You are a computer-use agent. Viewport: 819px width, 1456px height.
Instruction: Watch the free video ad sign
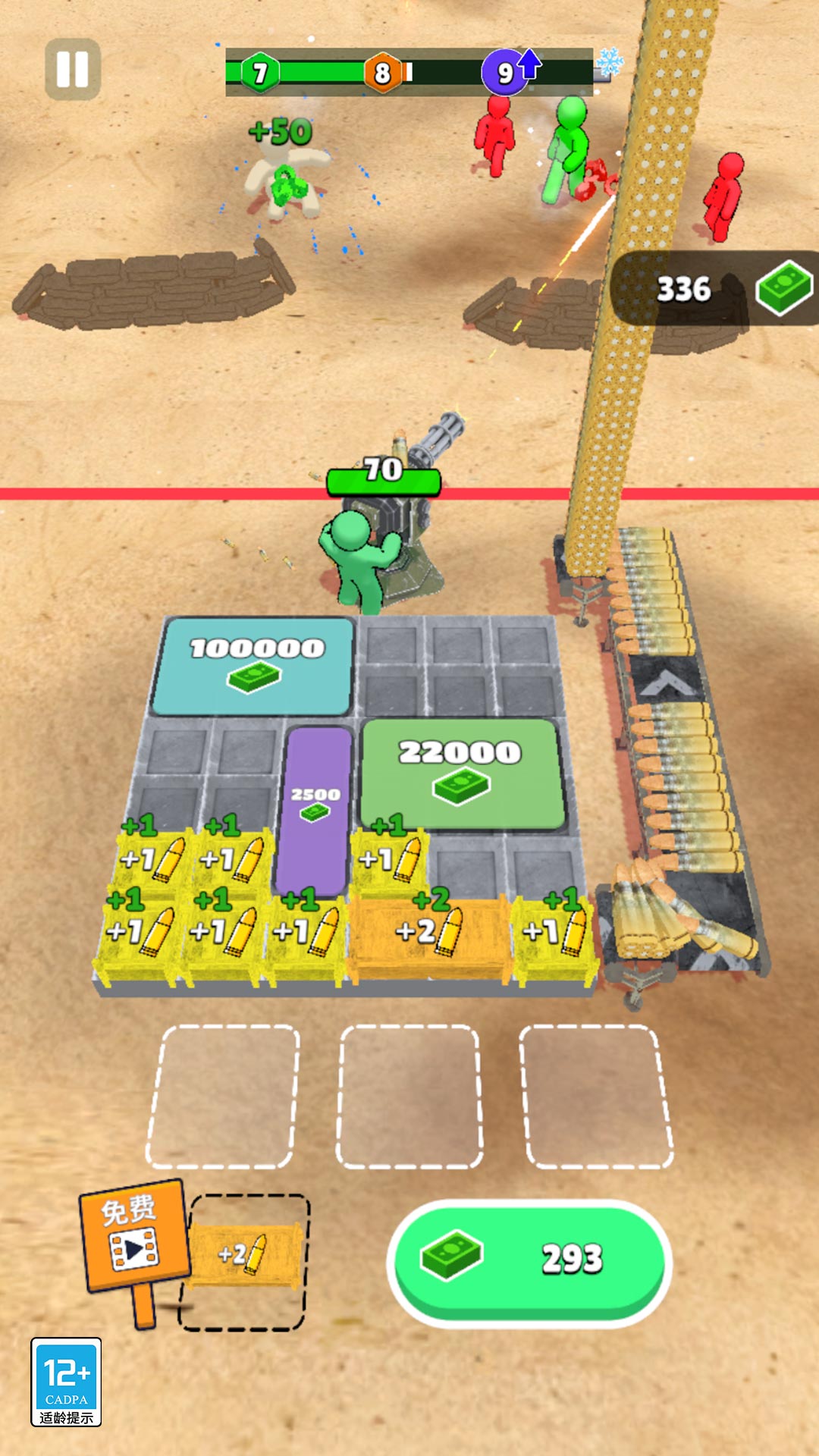(133, 1236)
